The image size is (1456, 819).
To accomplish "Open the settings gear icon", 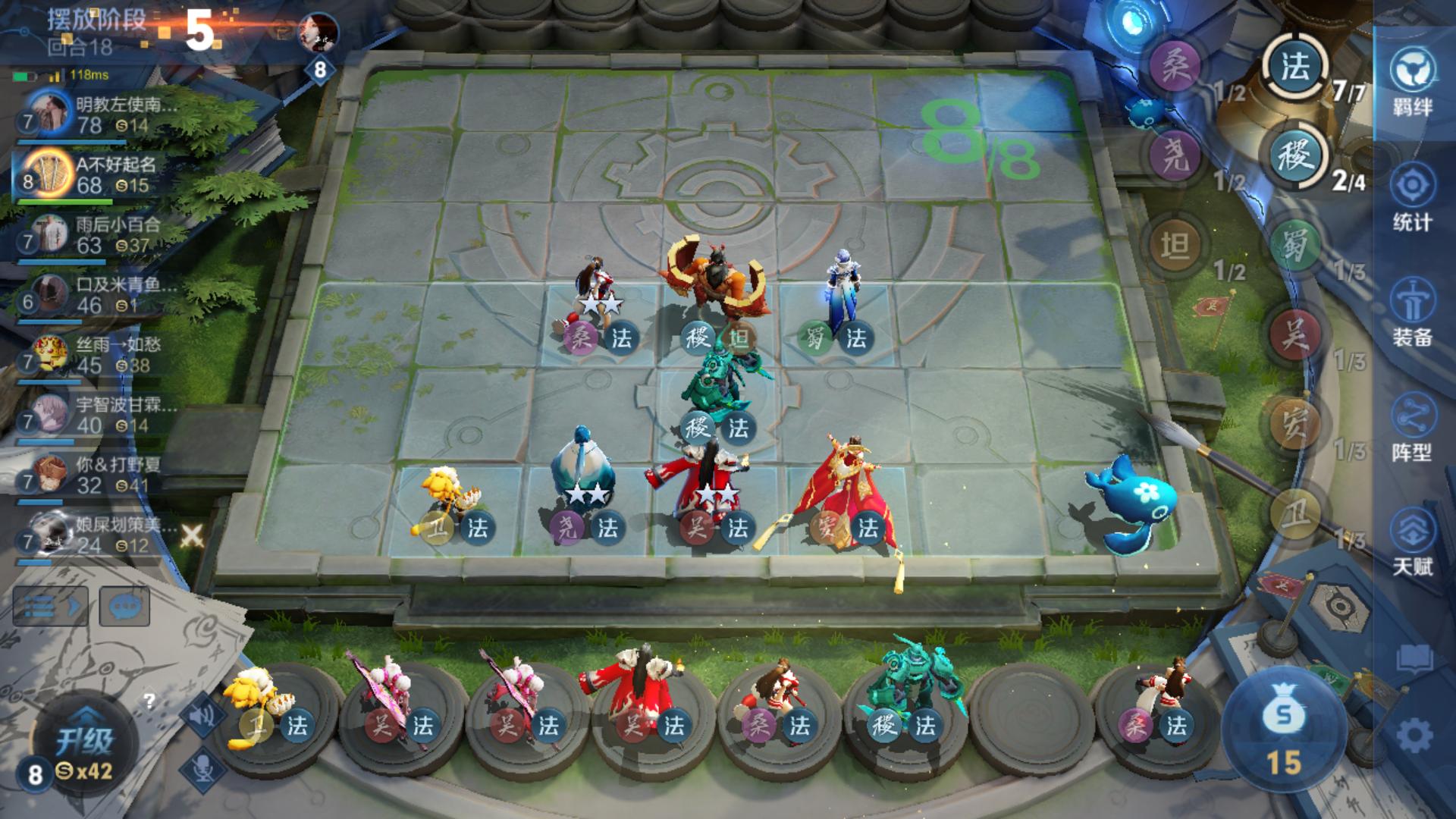I will [1414, 736].
